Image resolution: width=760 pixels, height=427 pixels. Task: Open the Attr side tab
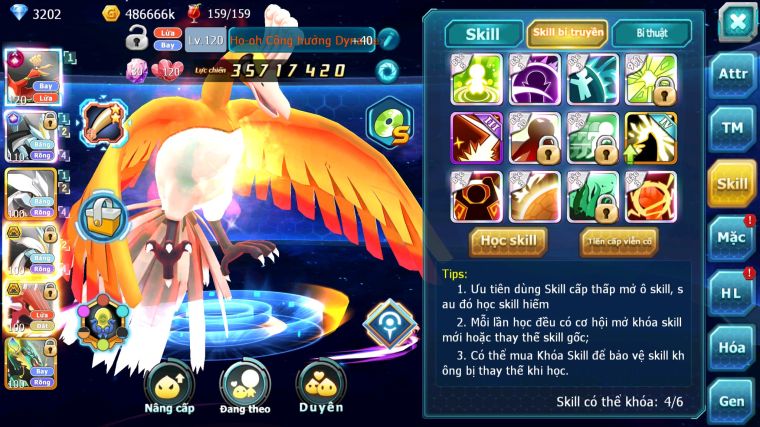pos(732,74)
